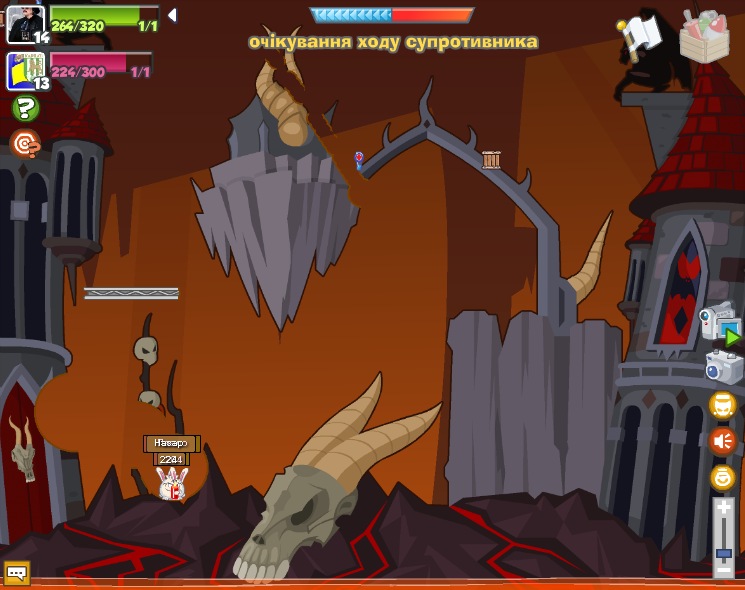Screen dimensions: 745x590
Task: Select the level 14 player avatar
Action: pyautogui.click(x=25, y=23)
